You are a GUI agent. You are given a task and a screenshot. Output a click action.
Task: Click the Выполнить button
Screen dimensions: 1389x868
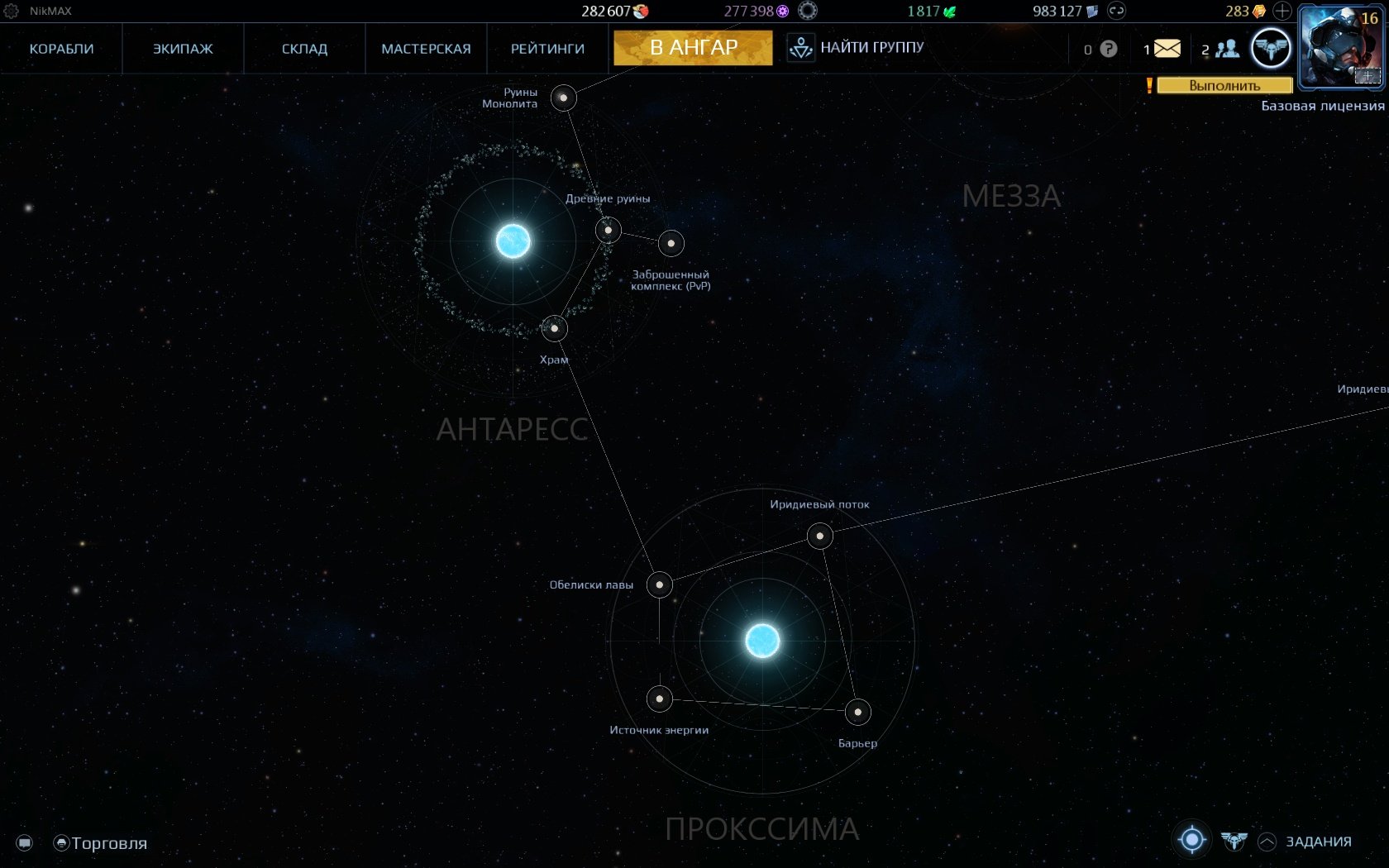[1224, 85]
